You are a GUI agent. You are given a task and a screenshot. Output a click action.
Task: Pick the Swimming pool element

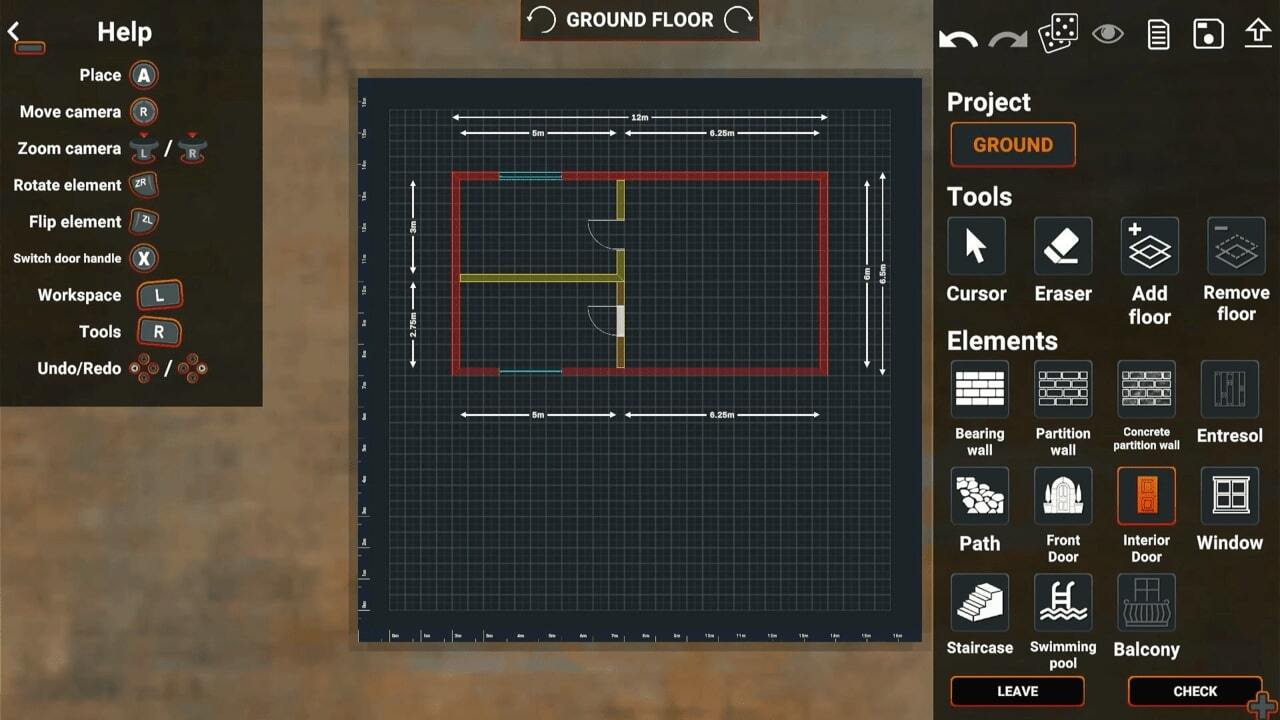coord(1062,603)
